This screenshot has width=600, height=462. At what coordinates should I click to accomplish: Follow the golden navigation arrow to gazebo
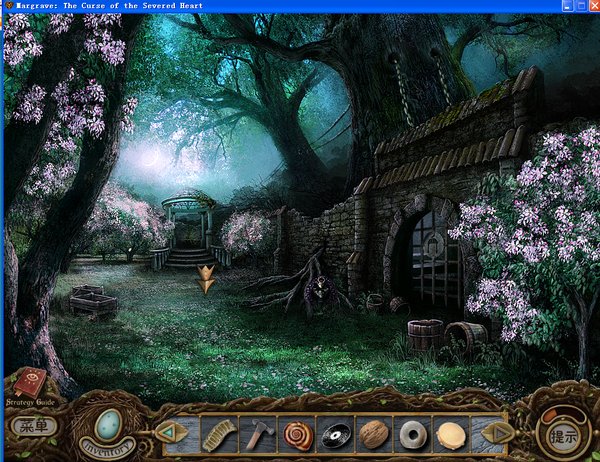(206, 279)
